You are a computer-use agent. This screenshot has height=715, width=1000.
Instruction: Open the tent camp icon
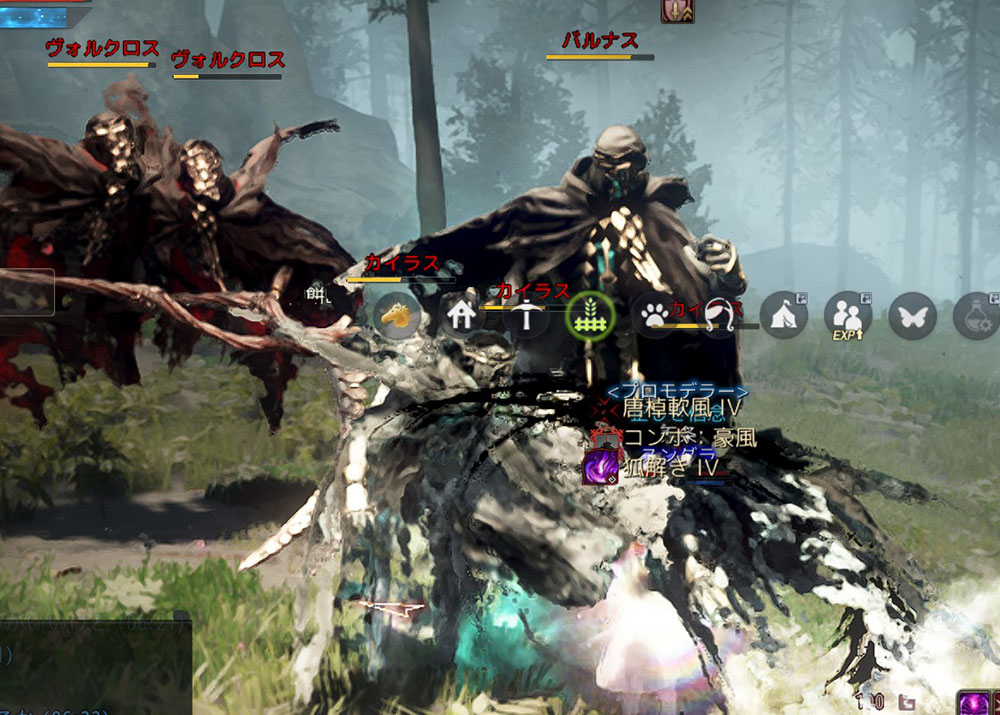(783, 315)
